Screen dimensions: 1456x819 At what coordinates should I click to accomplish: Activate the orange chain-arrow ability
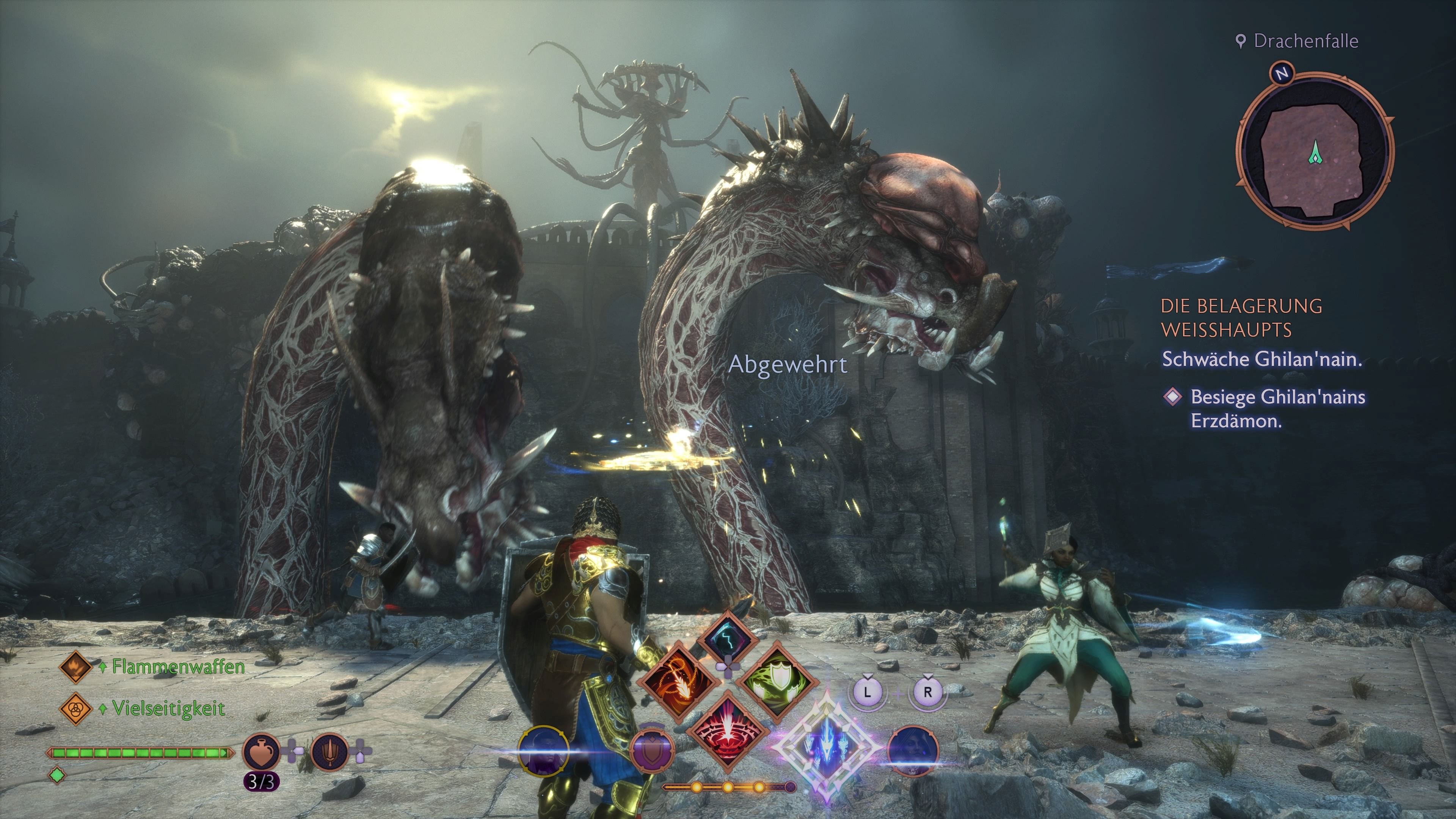click(679, 681)
